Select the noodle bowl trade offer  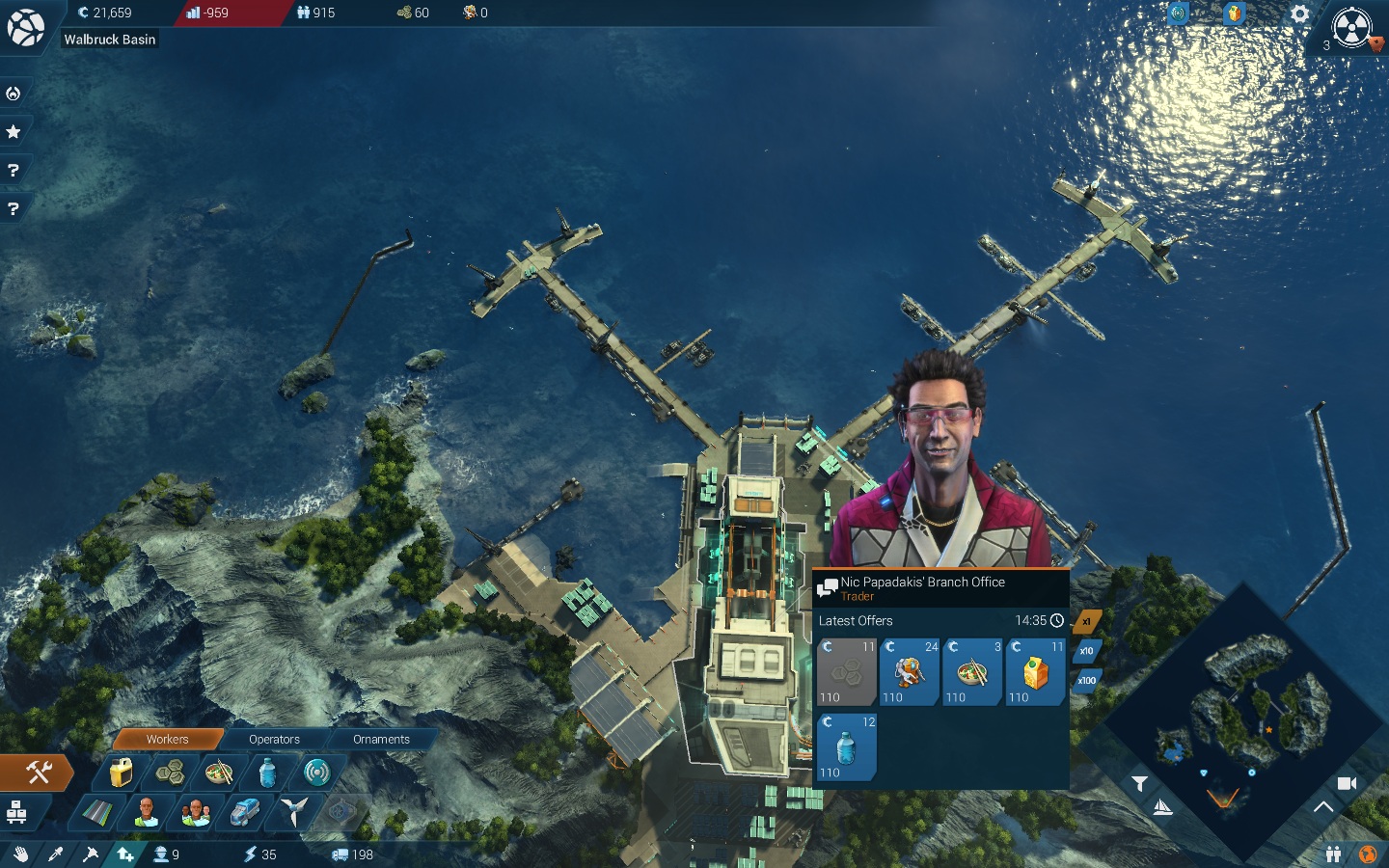tap(971, 672)
